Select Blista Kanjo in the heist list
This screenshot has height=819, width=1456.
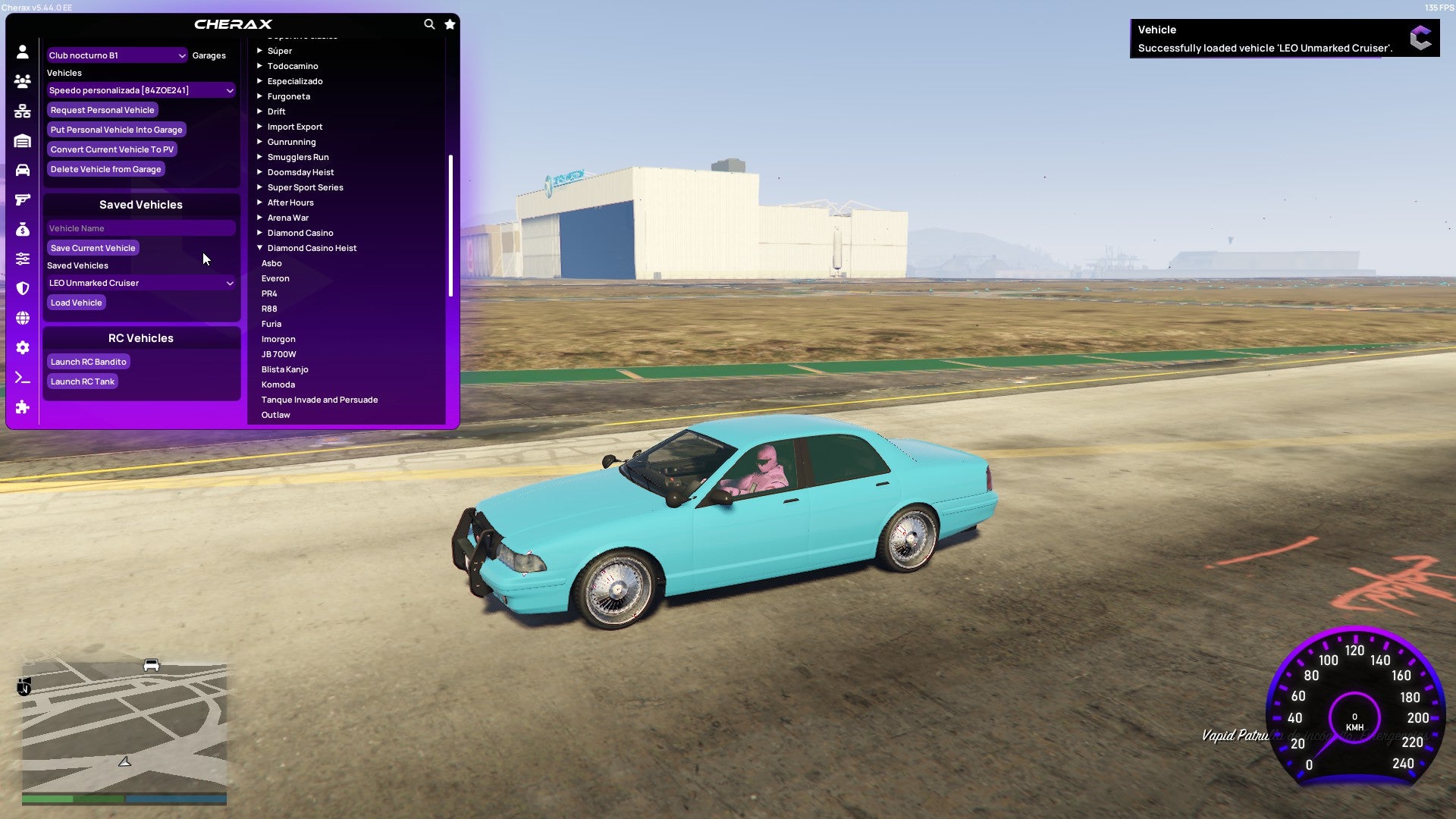click(x=284, y=369)
